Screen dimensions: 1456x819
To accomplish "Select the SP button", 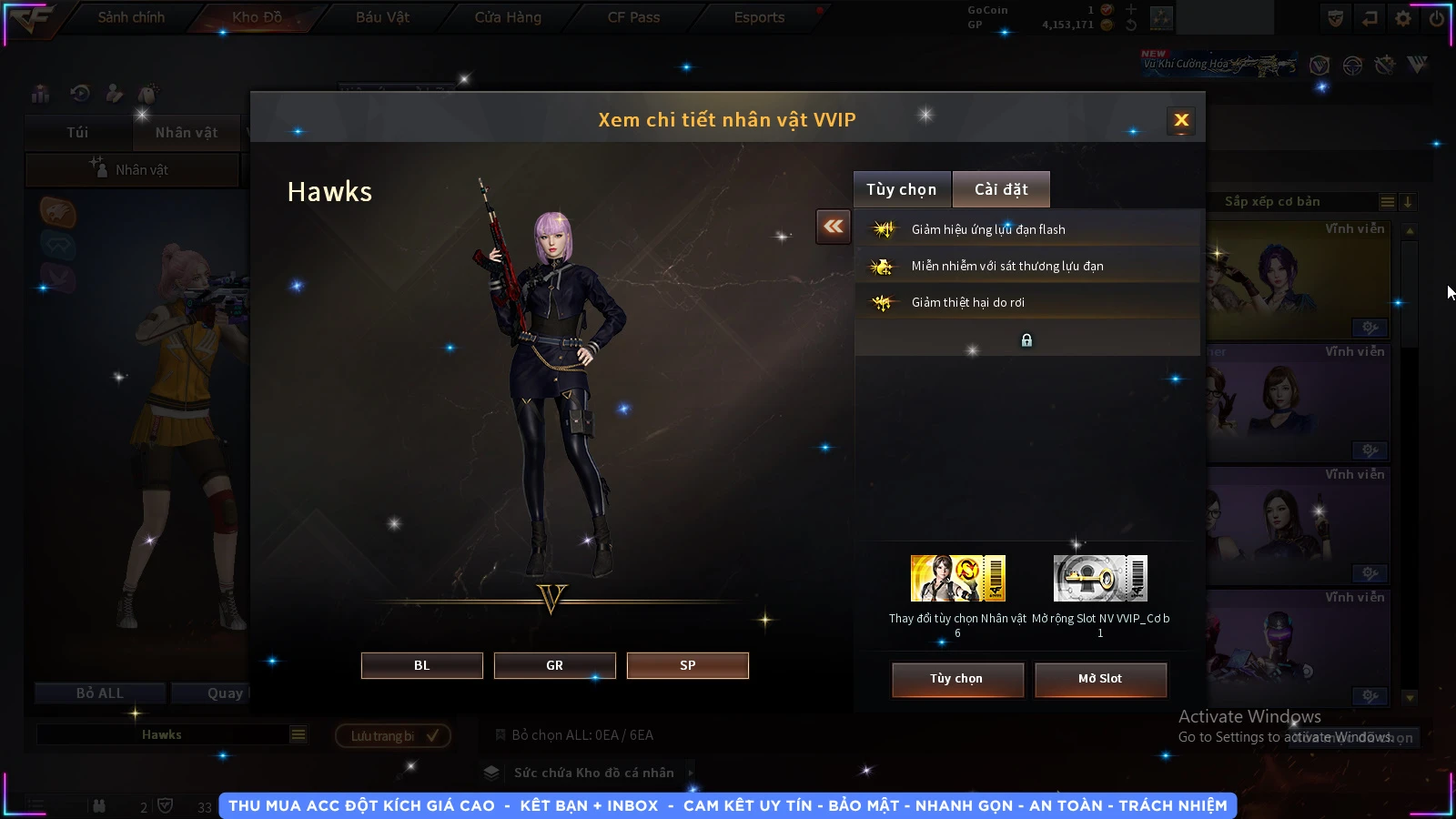I will tap(687, 665).
